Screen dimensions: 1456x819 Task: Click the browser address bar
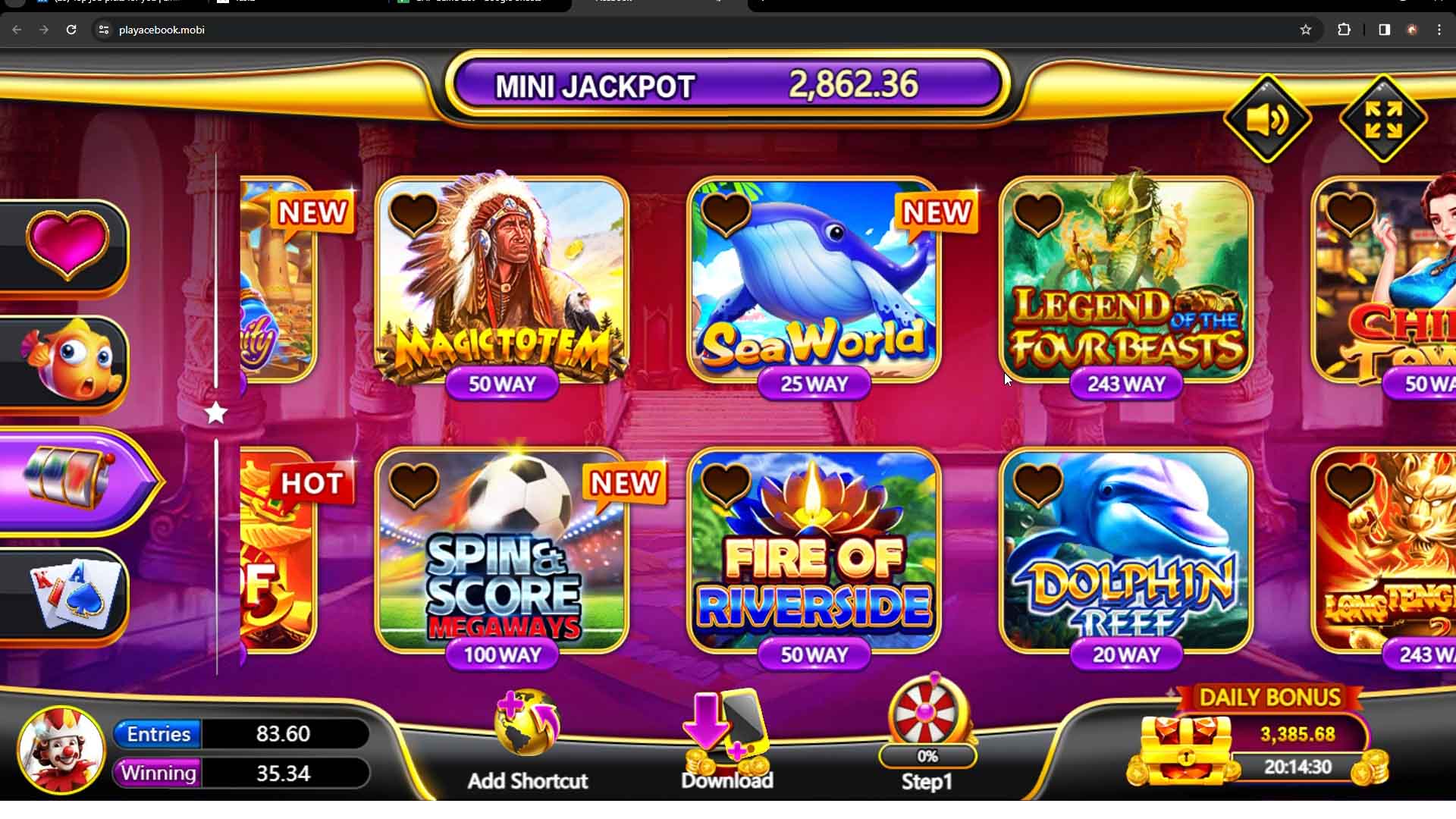click(x=303, y=30)
